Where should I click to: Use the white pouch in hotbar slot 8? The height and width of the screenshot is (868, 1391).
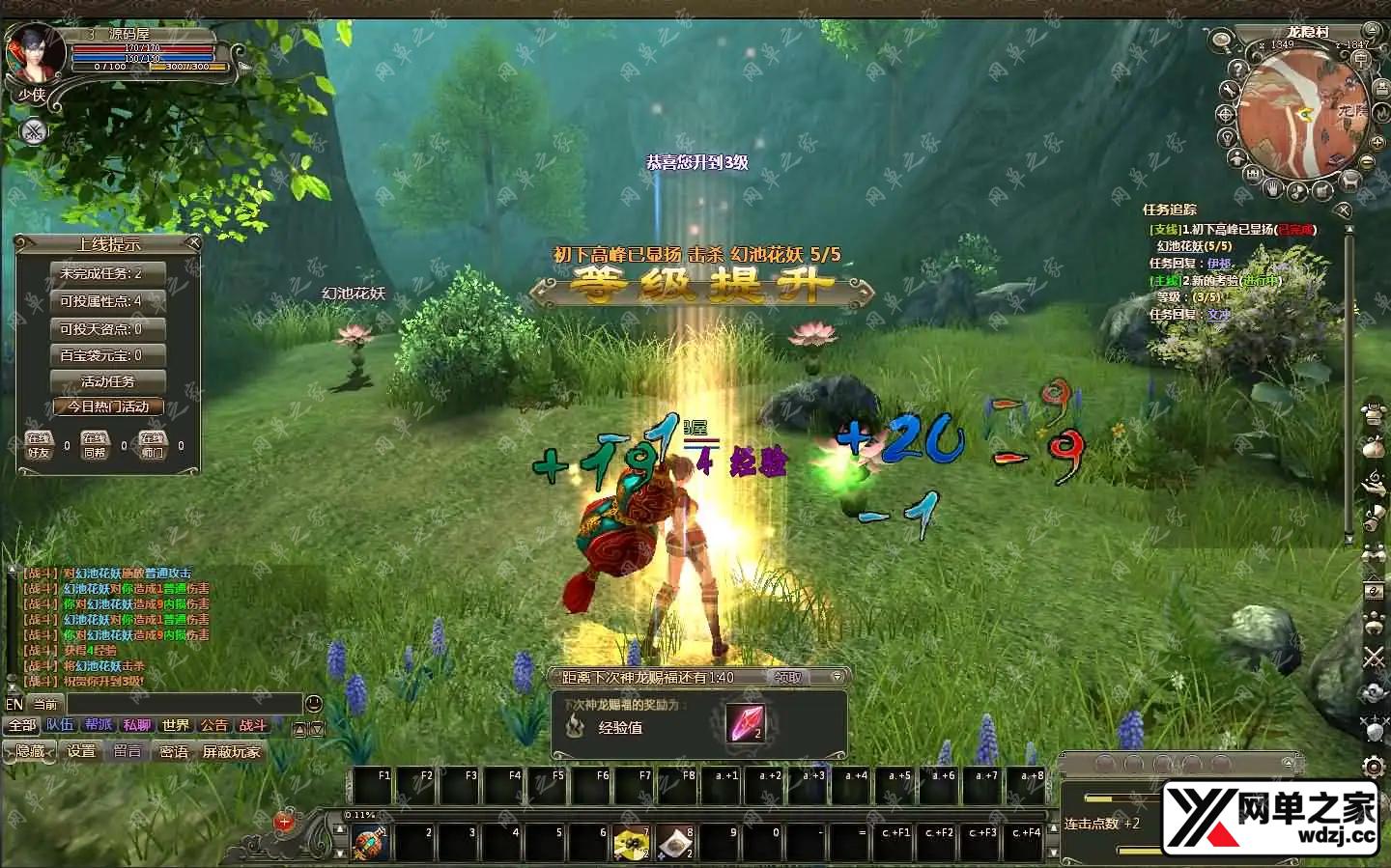(675, 843)
